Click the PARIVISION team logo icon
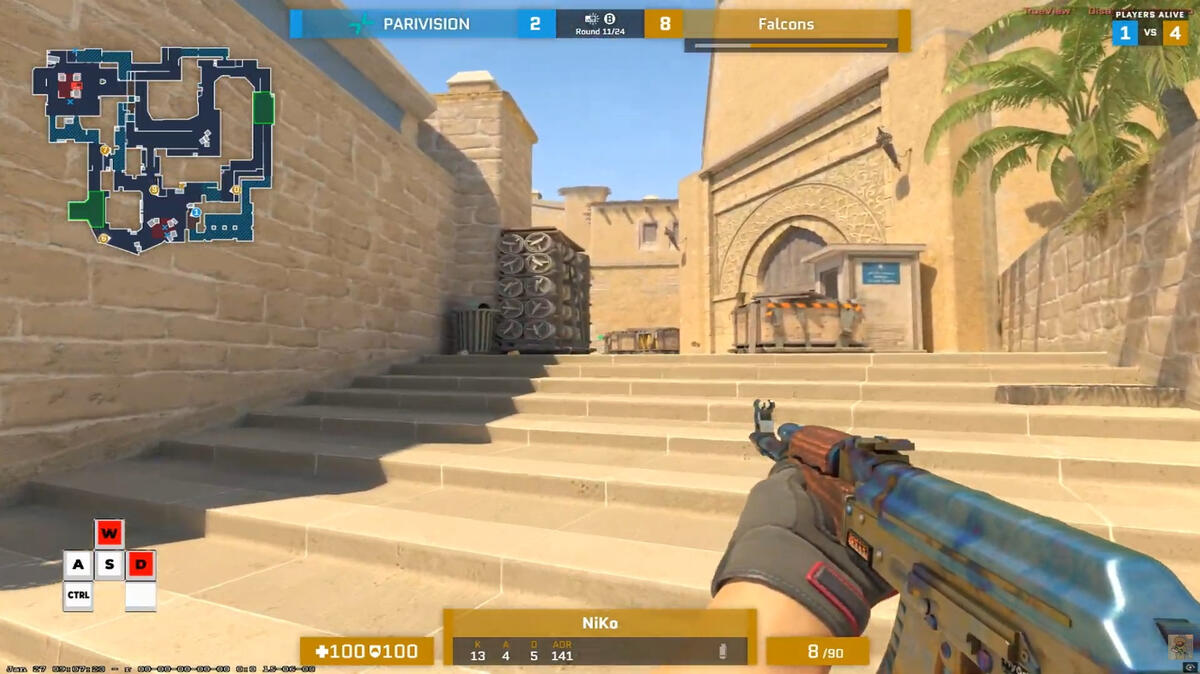Screen dimensions: 1200x674 point(360,24)
